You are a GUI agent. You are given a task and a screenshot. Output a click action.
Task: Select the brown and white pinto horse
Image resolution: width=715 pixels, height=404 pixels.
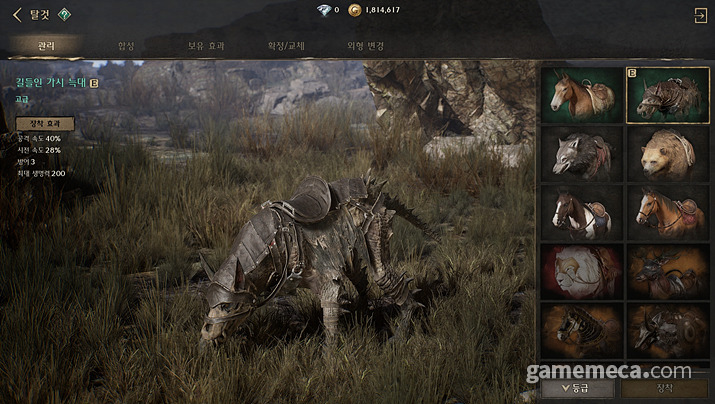coord(581,211)
